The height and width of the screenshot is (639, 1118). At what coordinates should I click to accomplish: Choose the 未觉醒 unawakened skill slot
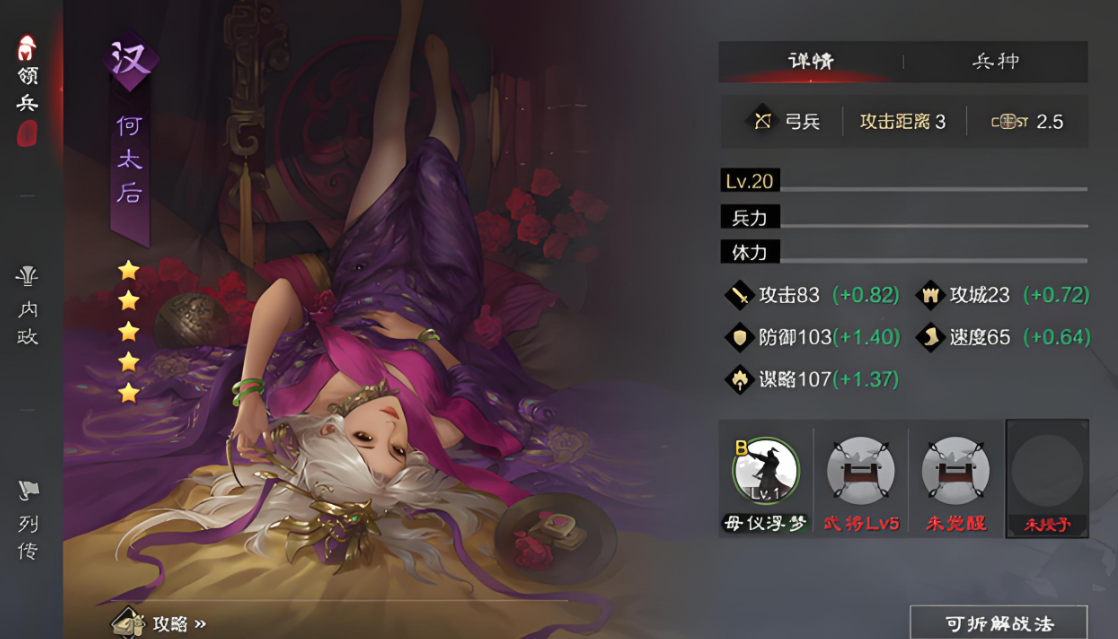click(955, 478)
